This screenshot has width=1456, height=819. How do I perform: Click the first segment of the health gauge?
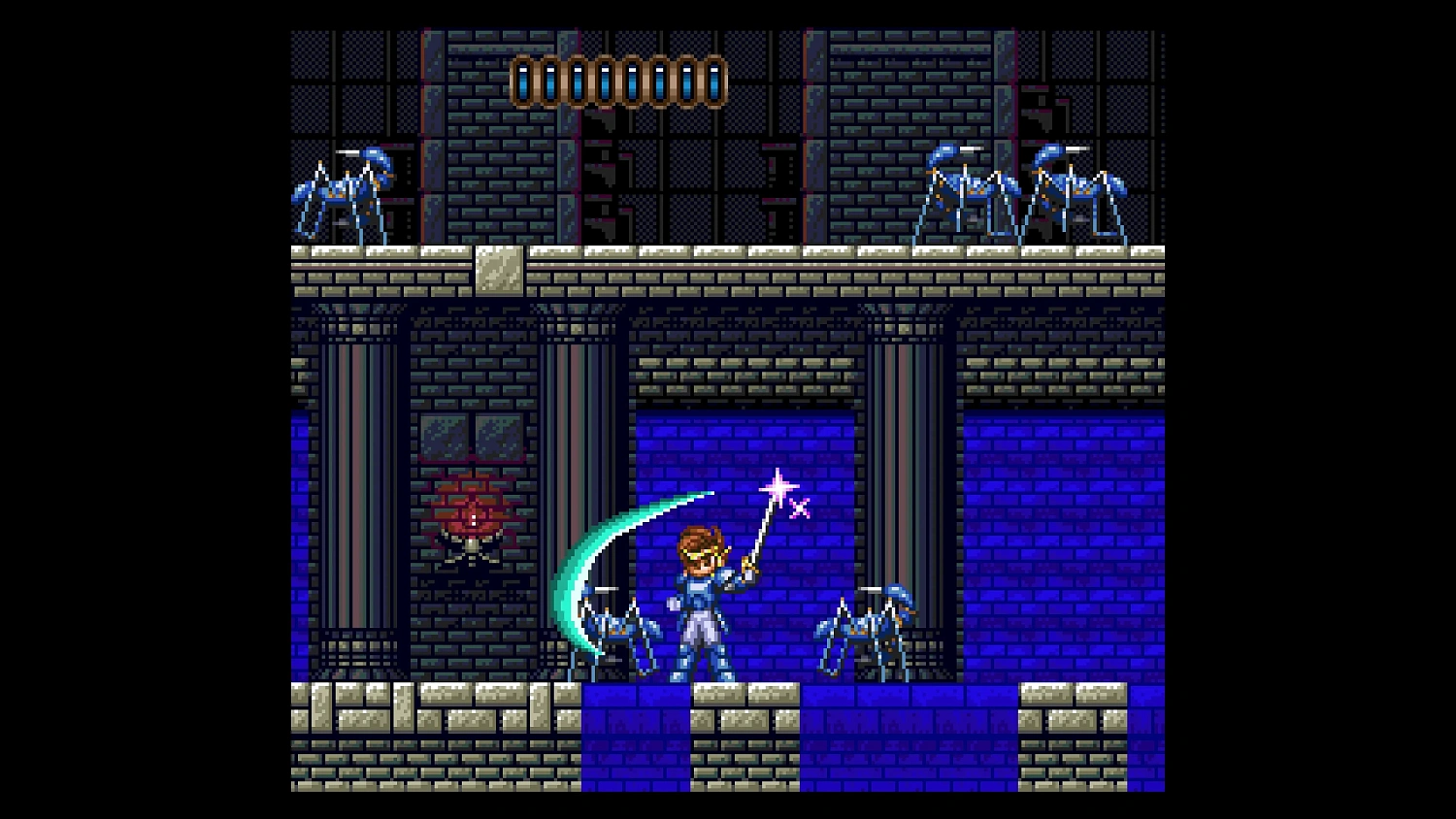tap(525, 82)
